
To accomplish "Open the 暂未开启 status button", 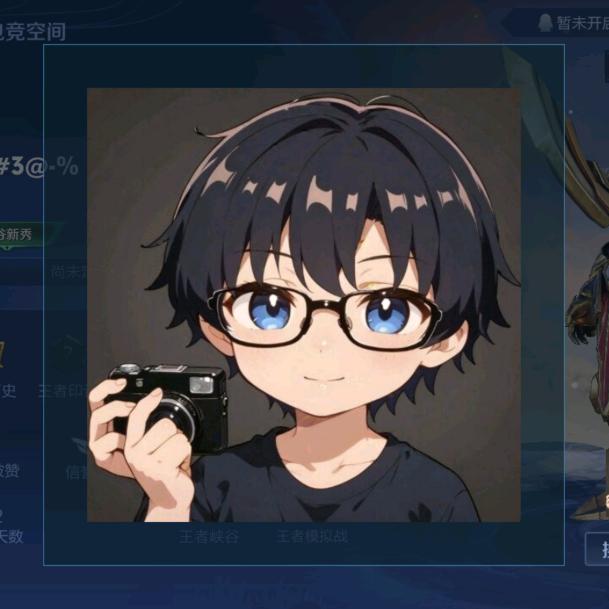I will pos(568,22).
